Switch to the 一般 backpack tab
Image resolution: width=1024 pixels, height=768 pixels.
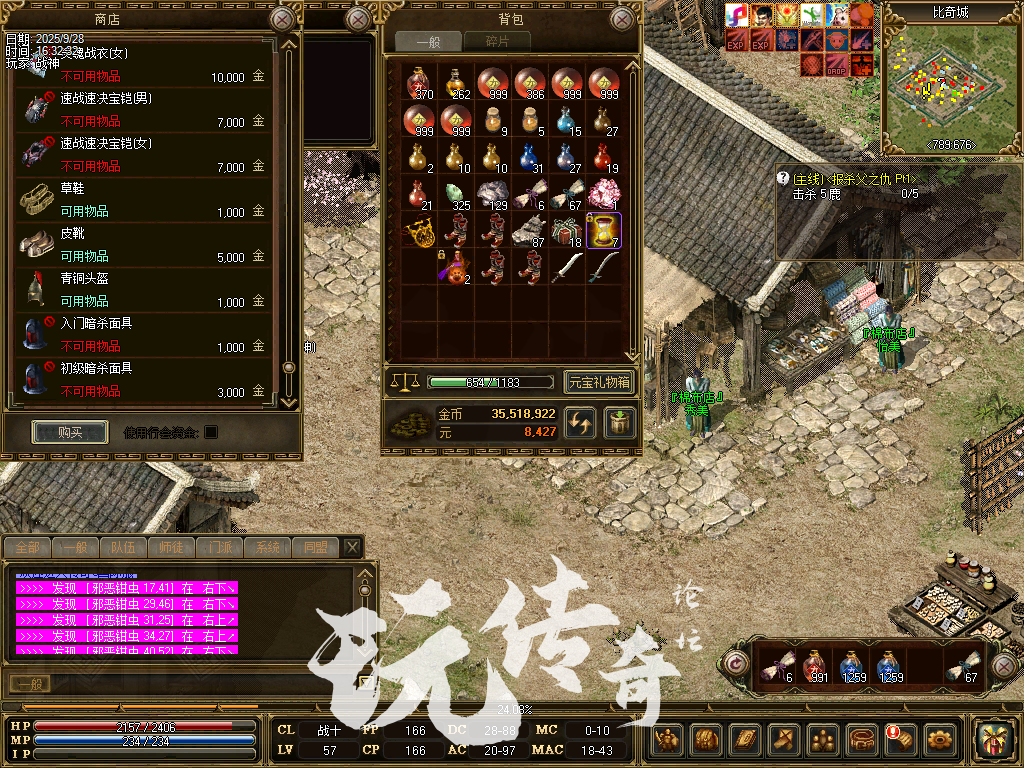click(428, 41)
